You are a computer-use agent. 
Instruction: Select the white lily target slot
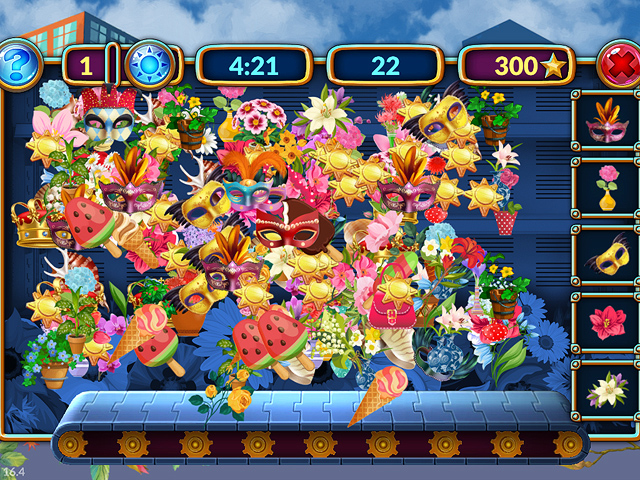[x=605, y=389]
